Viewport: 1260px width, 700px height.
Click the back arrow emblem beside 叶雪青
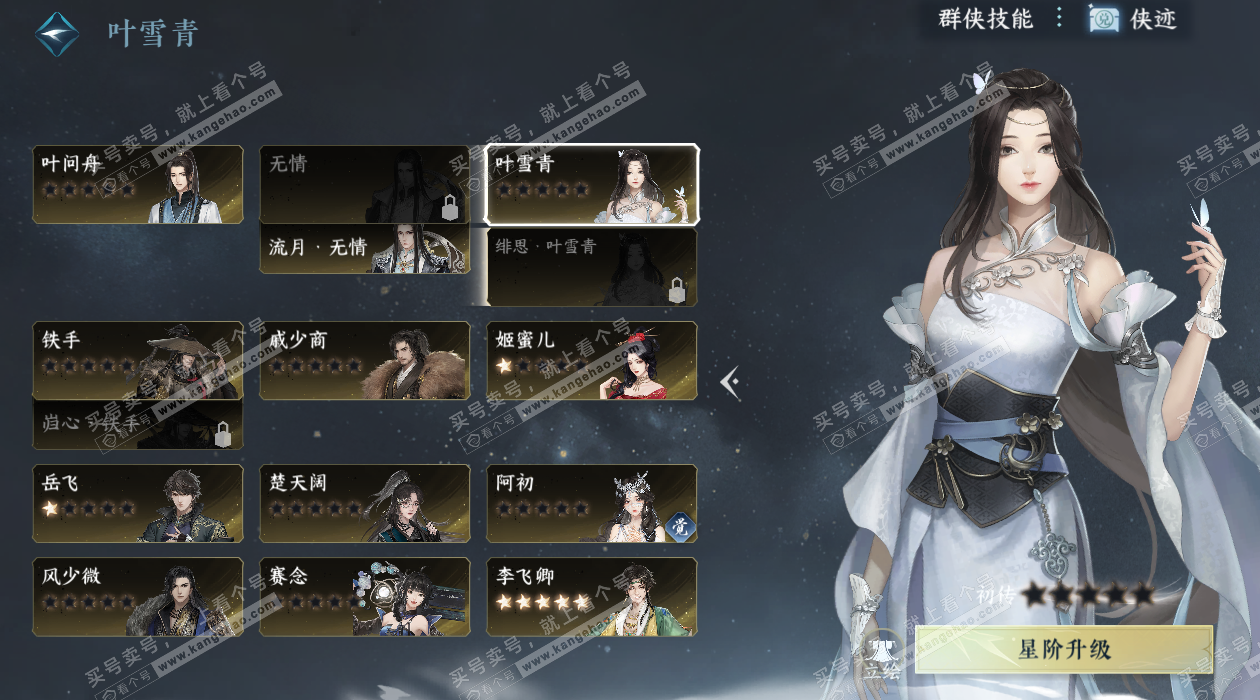pyautogui.click(x=57, y=34)
